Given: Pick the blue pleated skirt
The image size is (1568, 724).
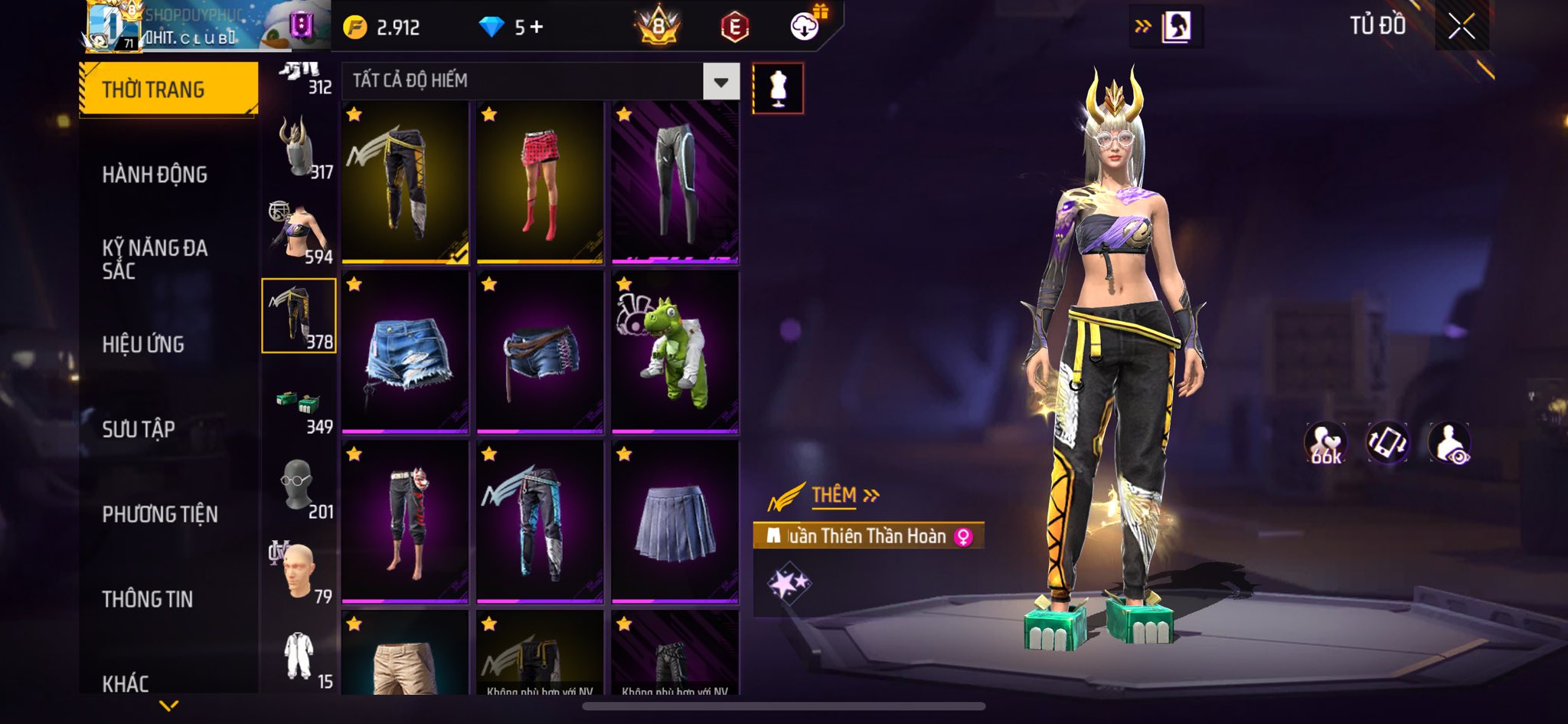Looking at the screenshot, I should coord(675,522).
